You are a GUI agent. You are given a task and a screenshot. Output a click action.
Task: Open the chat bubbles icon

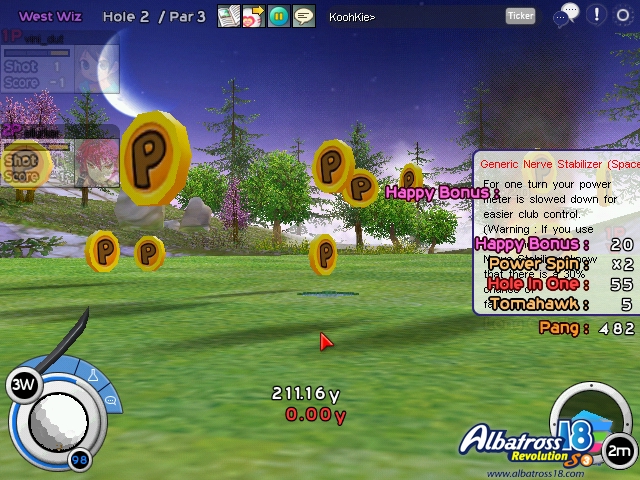click(x=569, y=14)
